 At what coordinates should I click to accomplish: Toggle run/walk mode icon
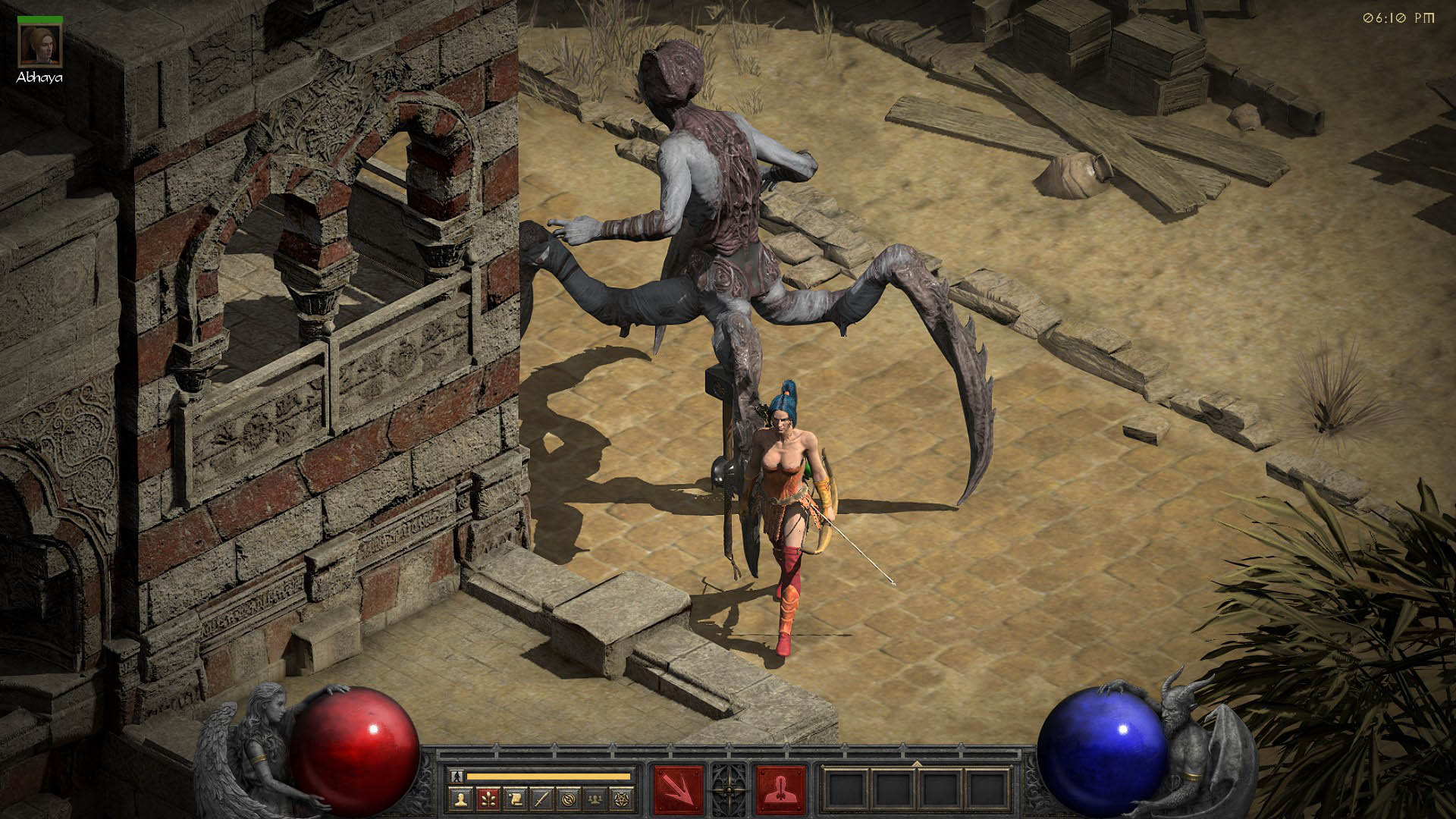456,776
